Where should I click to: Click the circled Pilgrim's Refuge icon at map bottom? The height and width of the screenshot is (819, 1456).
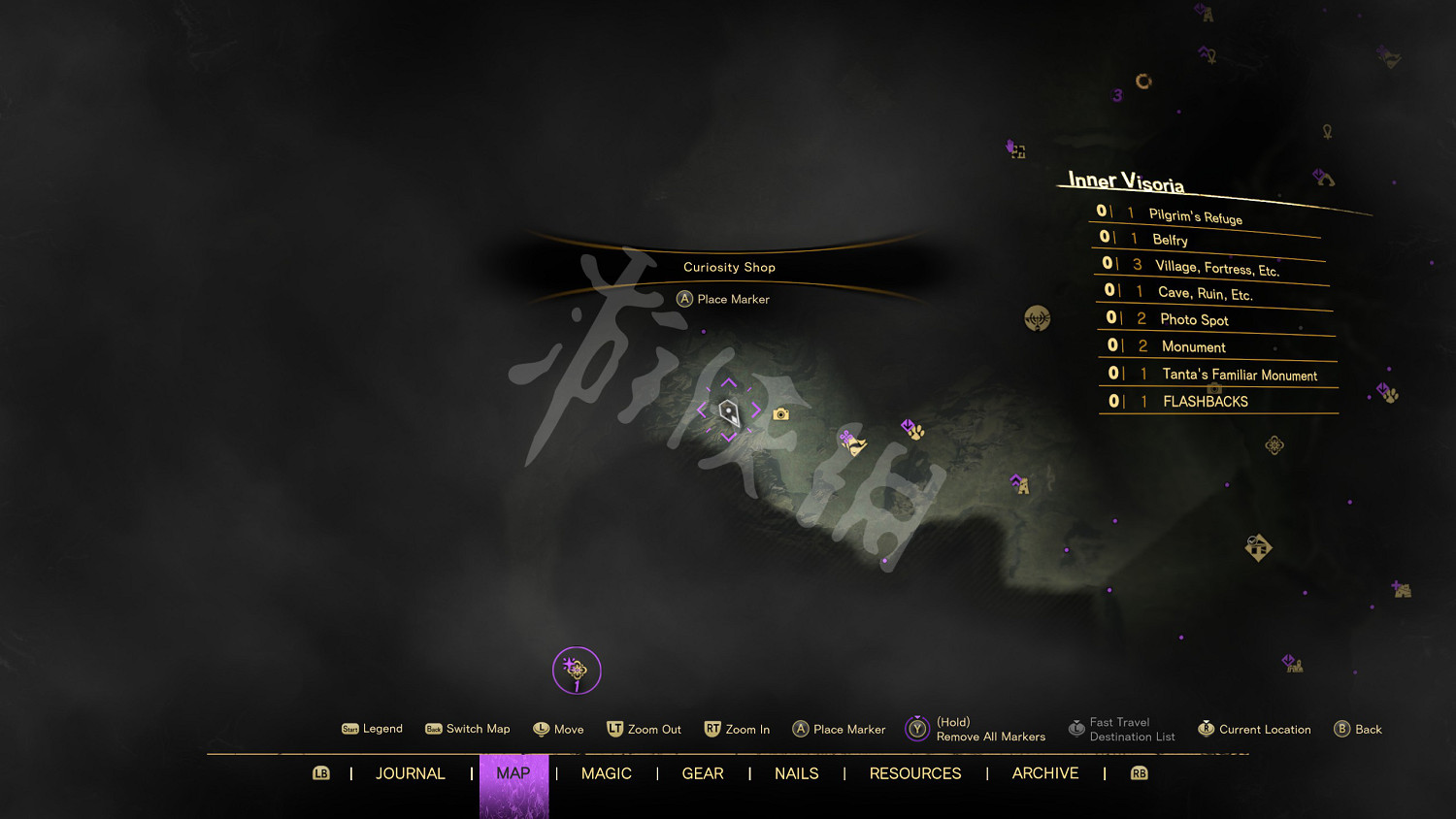[x=576, y=670]
